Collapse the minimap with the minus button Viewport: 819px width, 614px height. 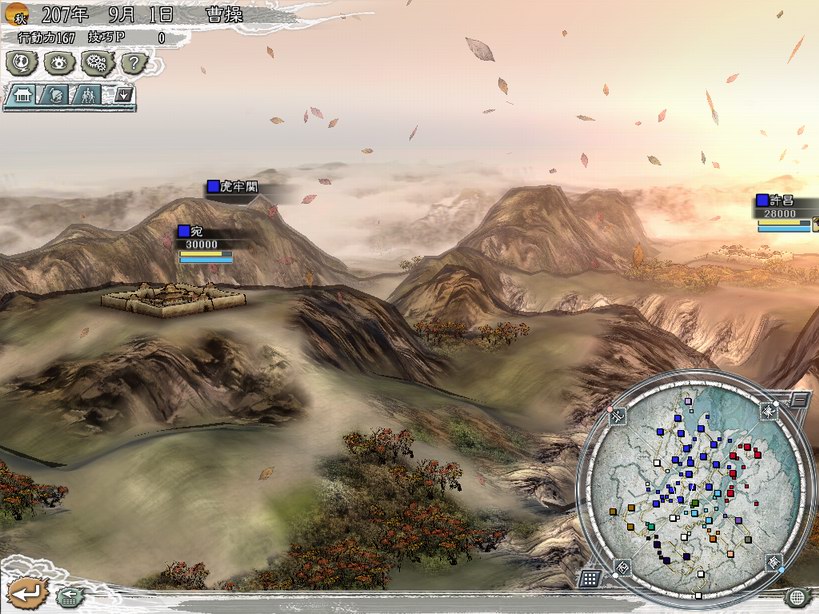tap(799, 400)
